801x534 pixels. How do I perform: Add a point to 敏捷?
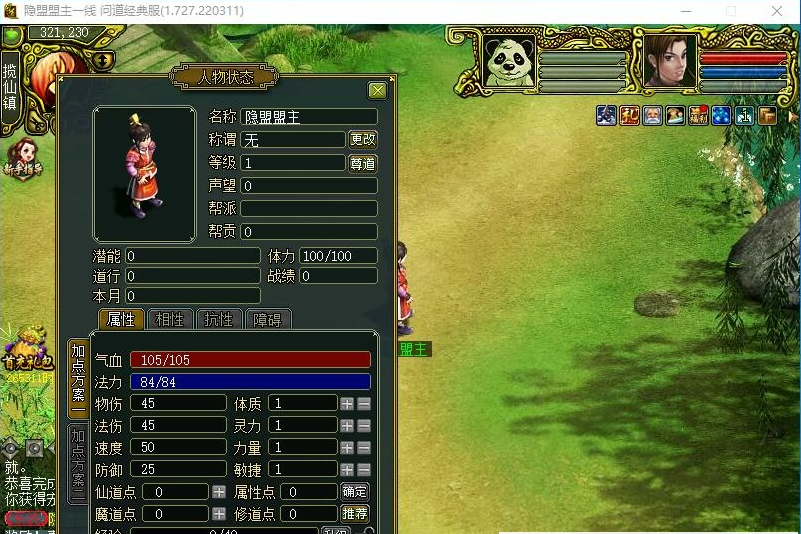(x=347, y=470)
